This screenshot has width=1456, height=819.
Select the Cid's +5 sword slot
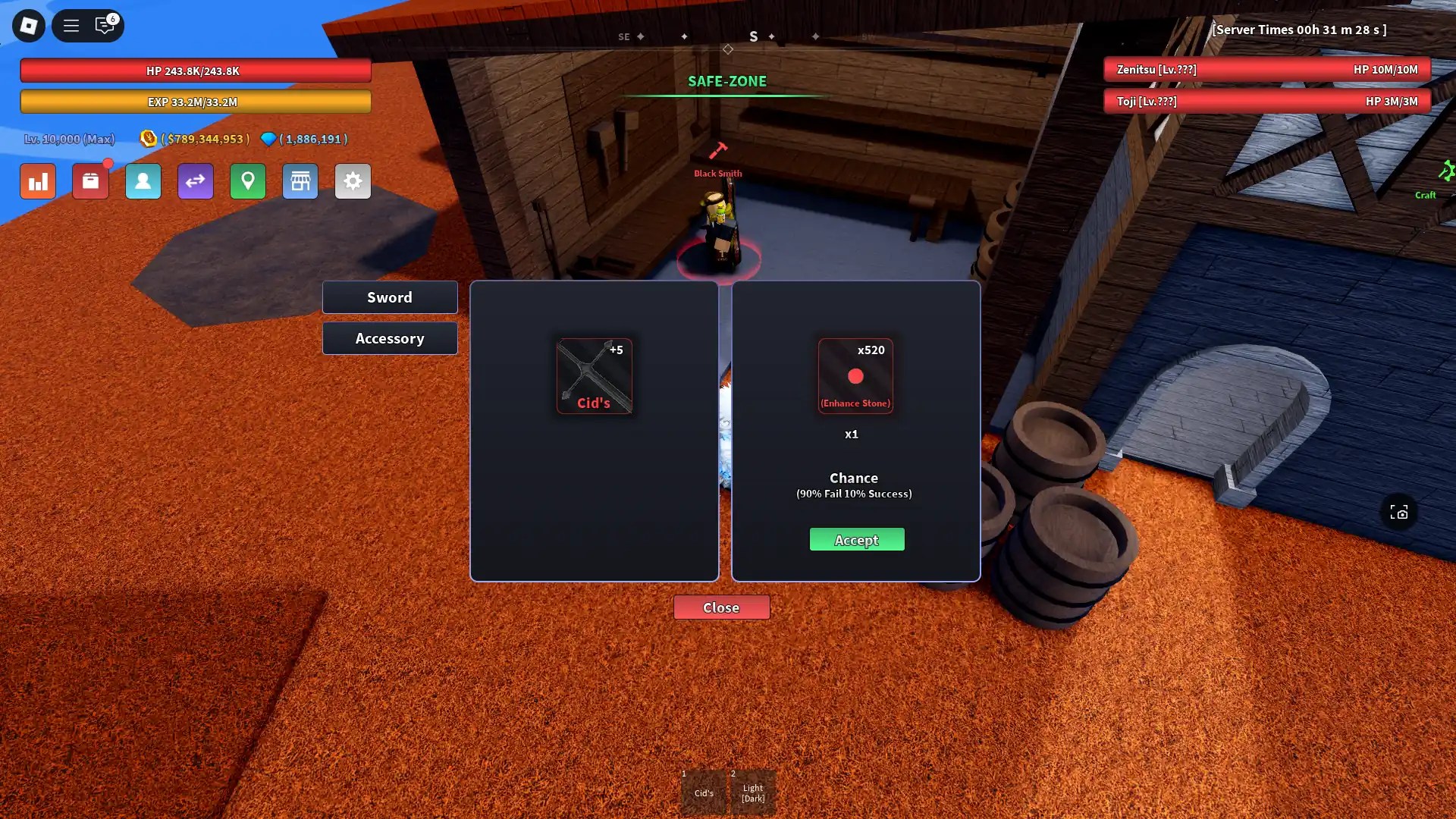595,376
